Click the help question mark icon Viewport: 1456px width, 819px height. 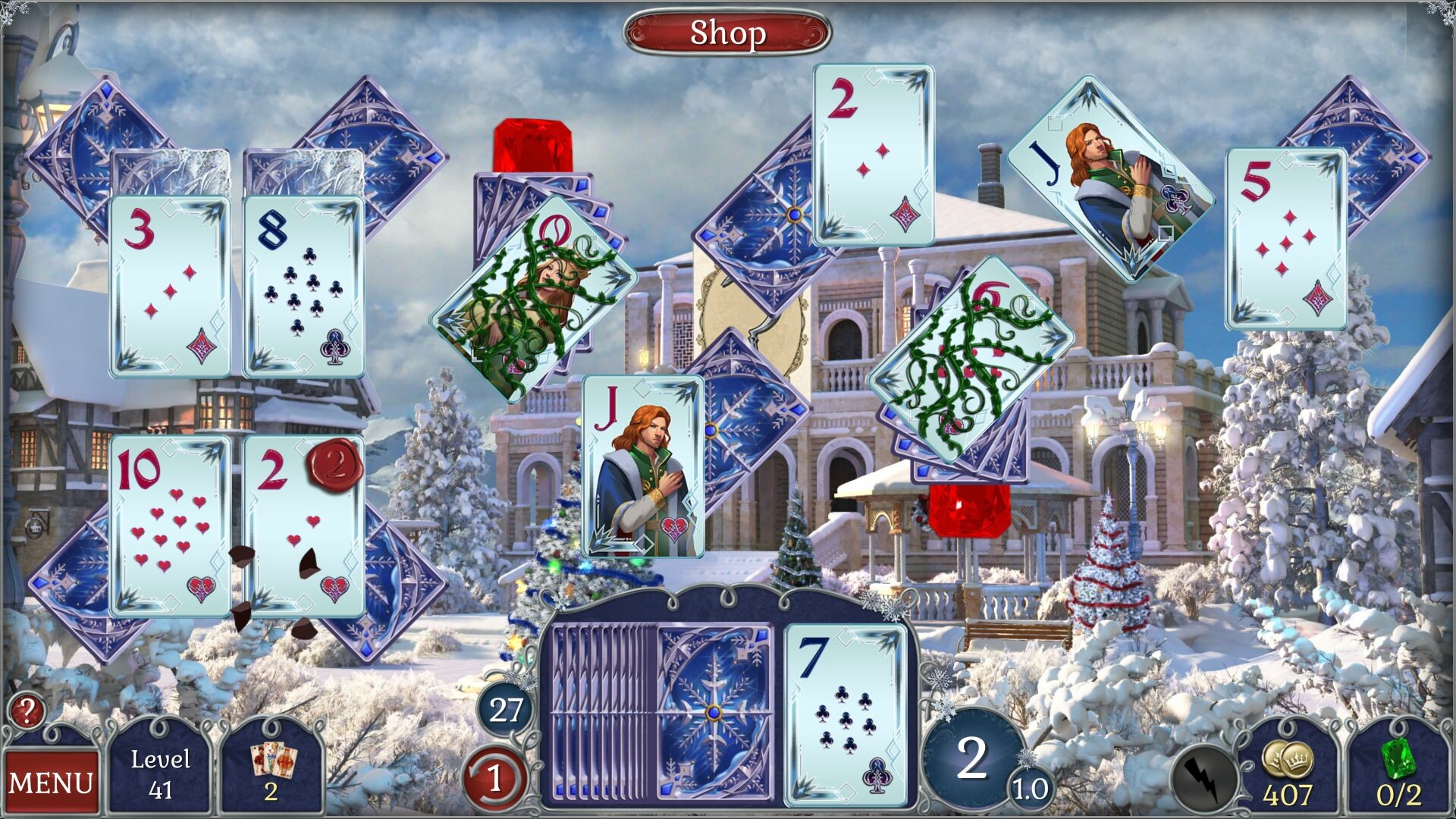point(27,714)
